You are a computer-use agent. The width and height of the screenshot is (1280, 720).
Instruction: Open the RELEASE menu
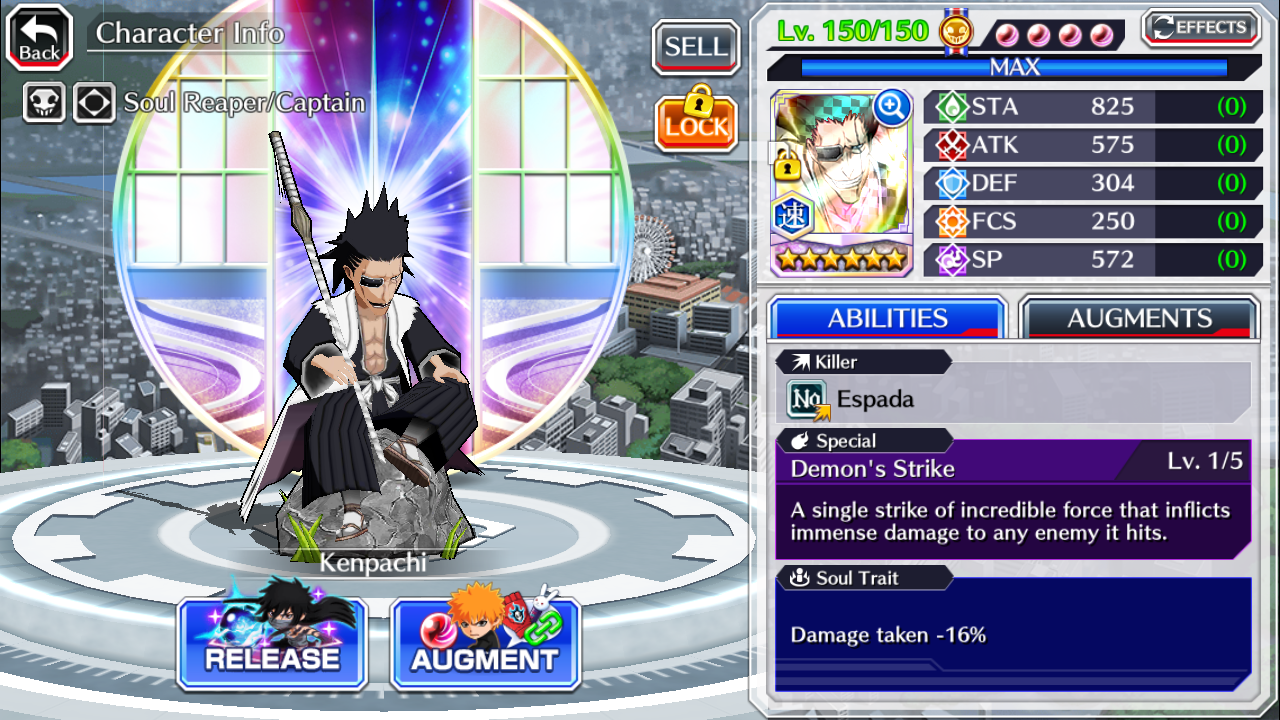272,645
